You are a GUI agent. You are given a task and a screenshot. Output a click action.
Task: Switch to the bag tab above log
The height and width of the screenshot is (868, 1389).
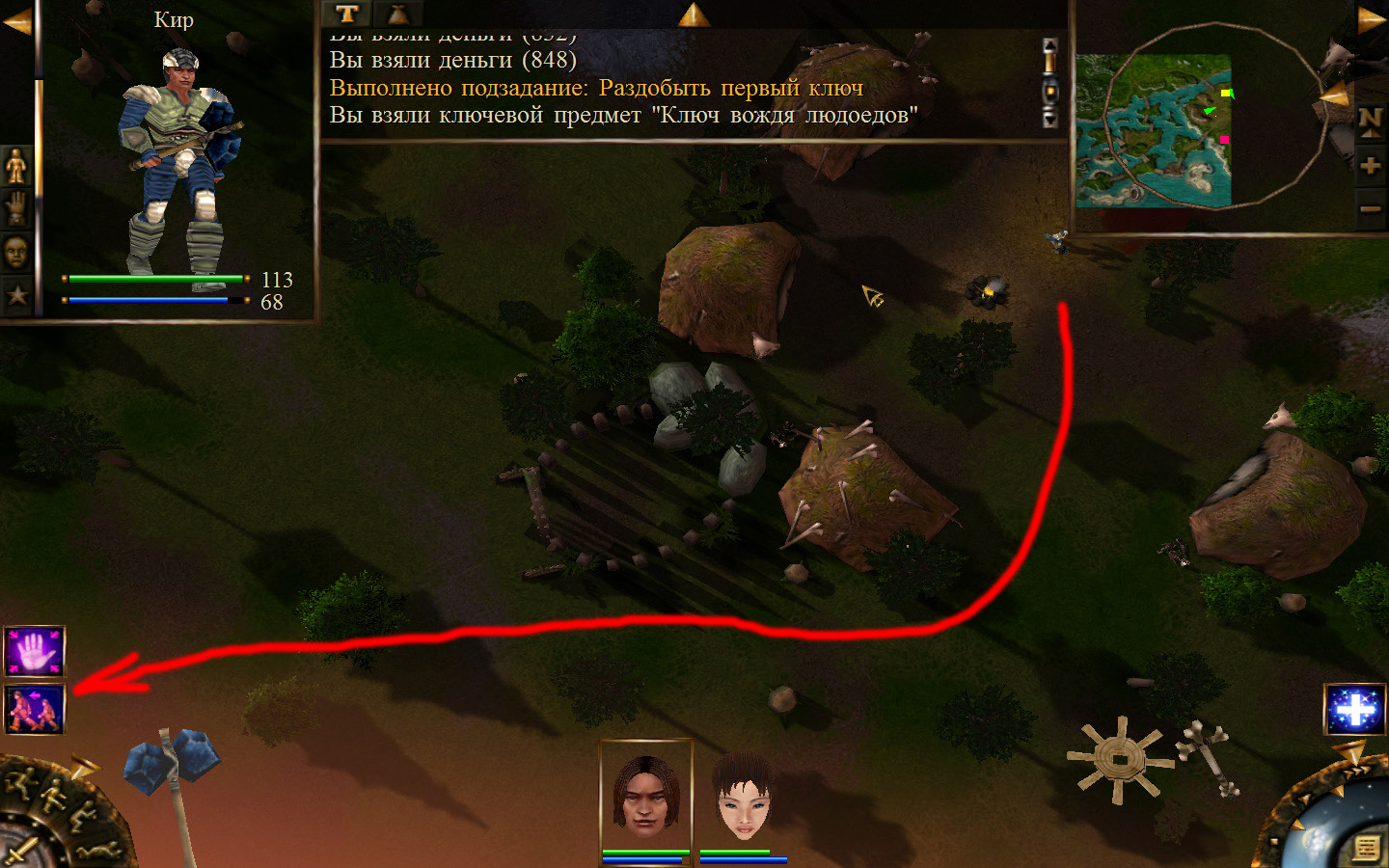[x=397, y=14]
